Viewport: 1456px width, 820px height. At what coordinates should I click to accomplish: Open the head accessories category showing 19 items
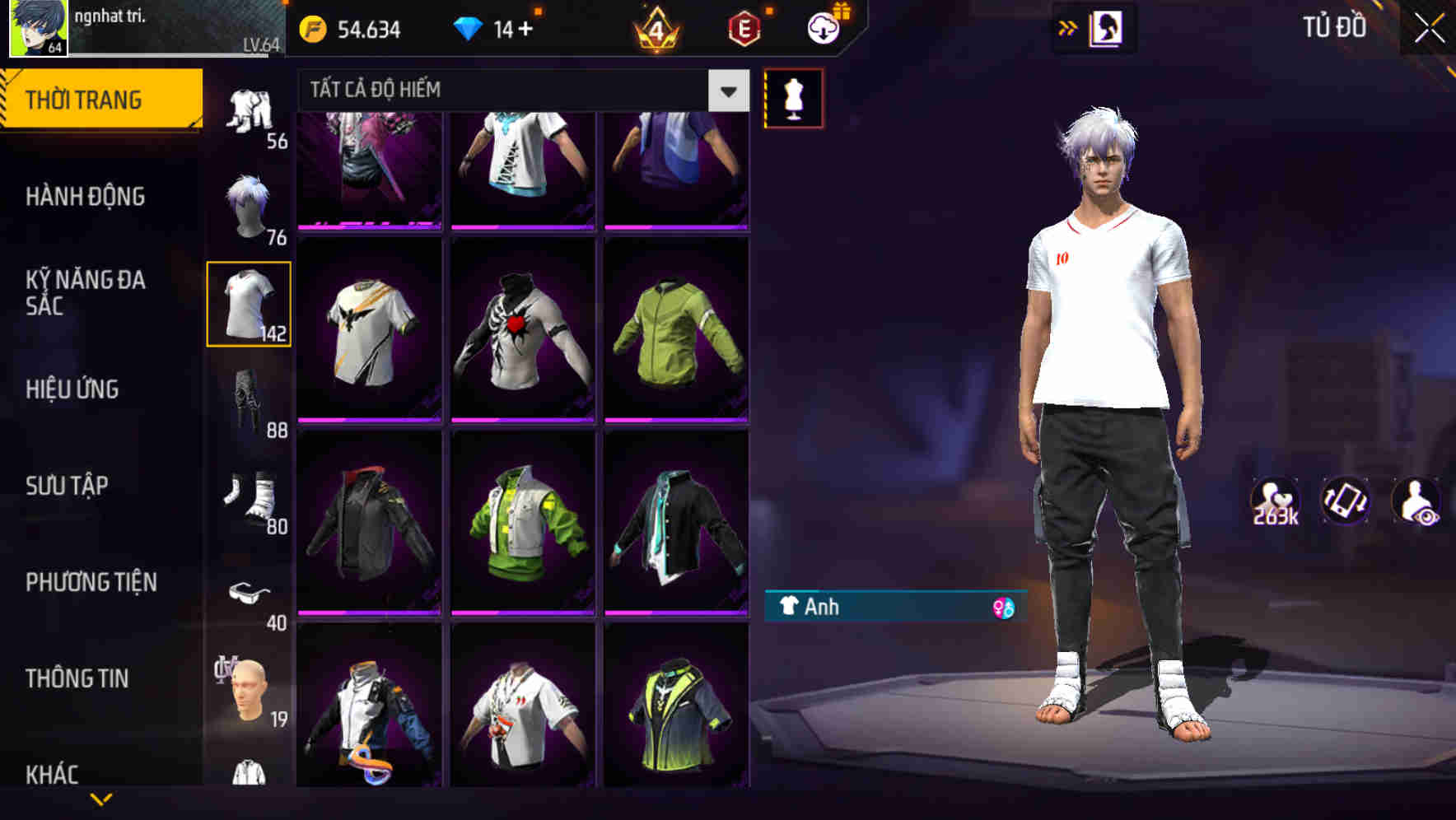coord(247,692)
